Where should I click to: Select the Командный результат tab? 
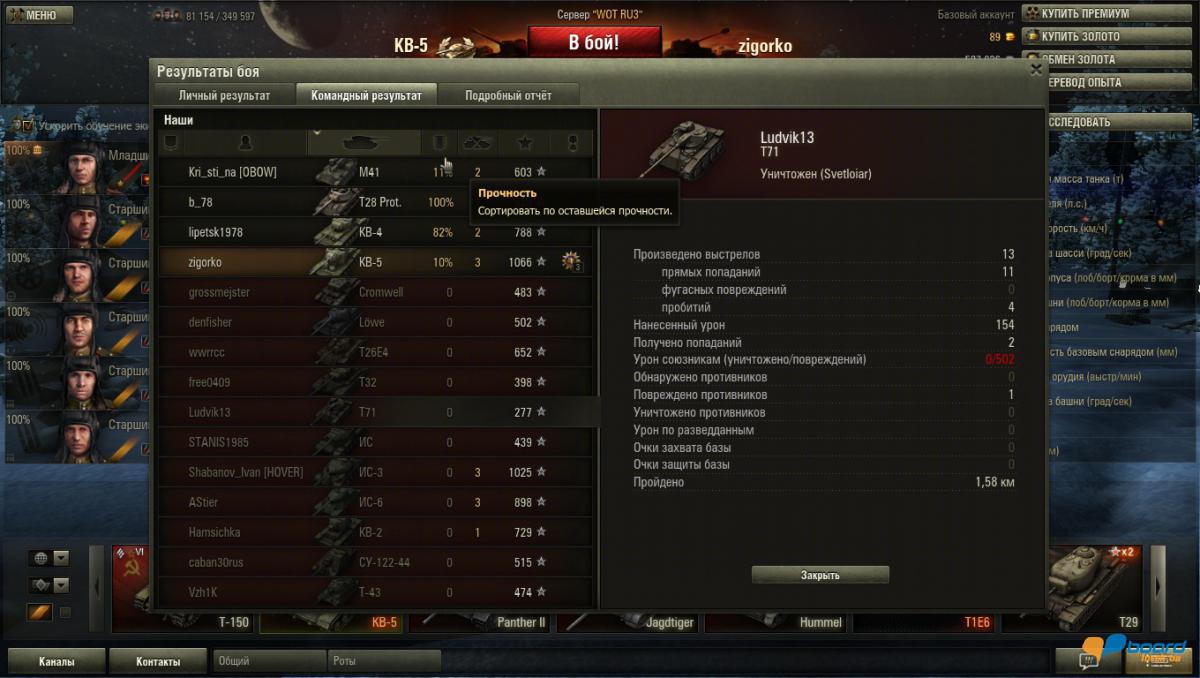point(366,96)
